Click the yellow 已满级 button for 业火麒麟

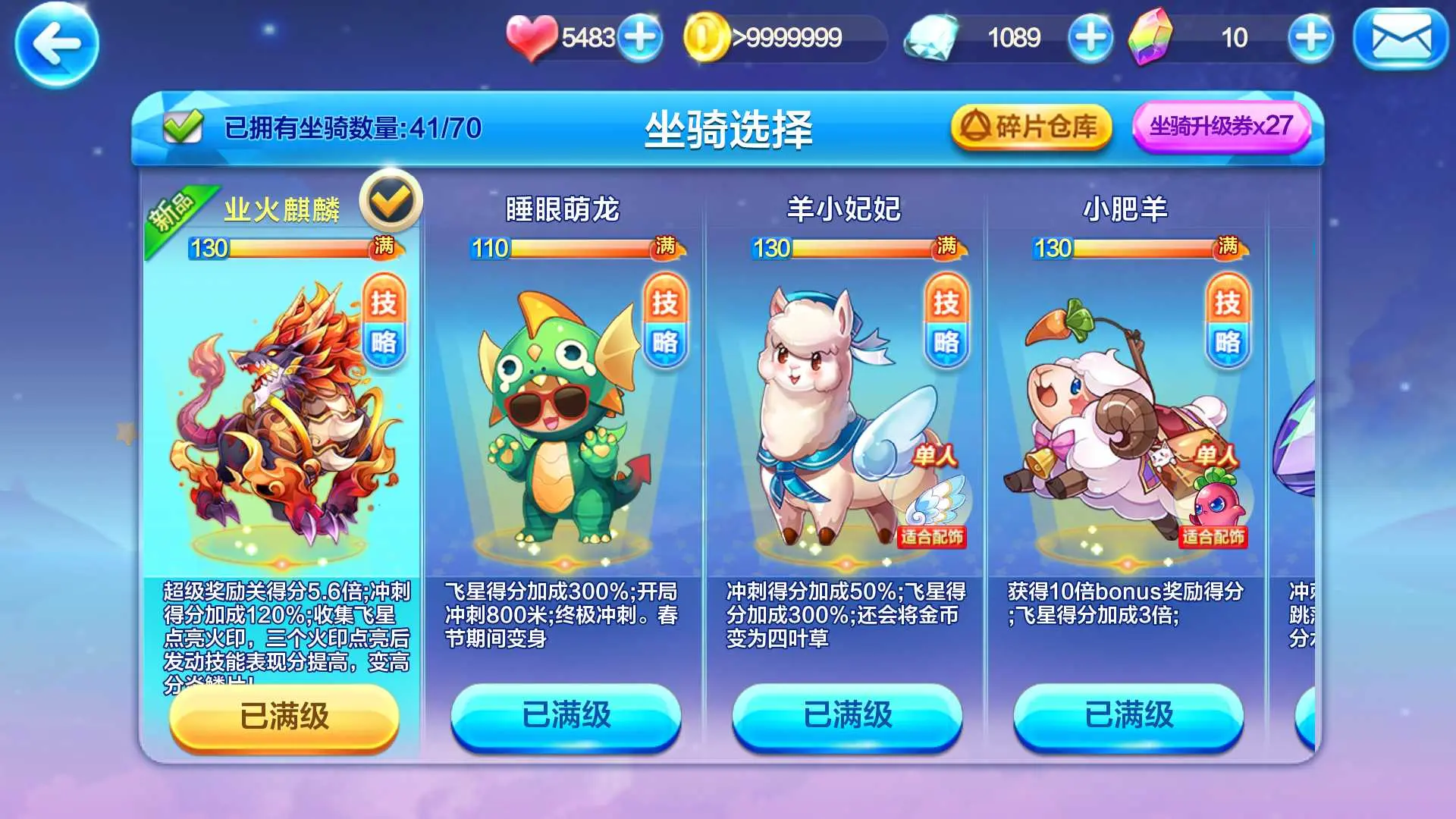[x=284, y=717]
